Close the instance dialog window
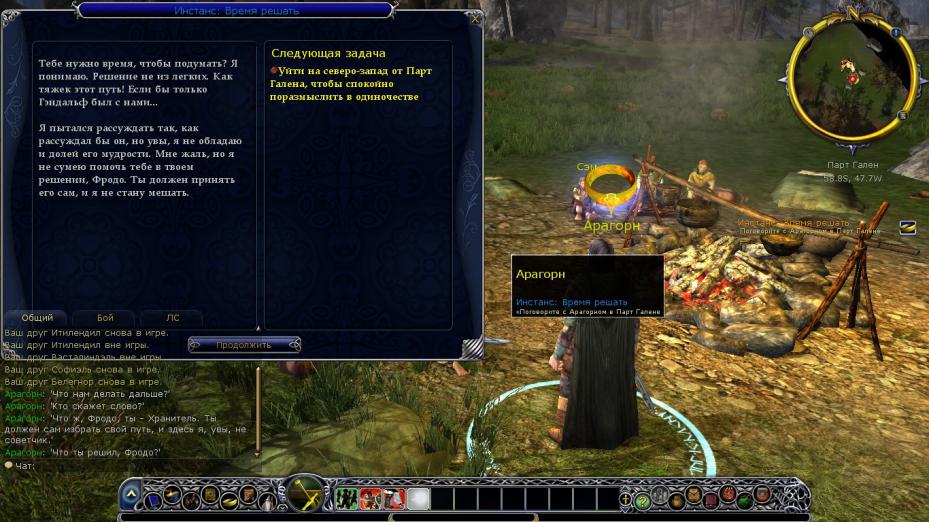929x522 pixels. coord(474,18)
